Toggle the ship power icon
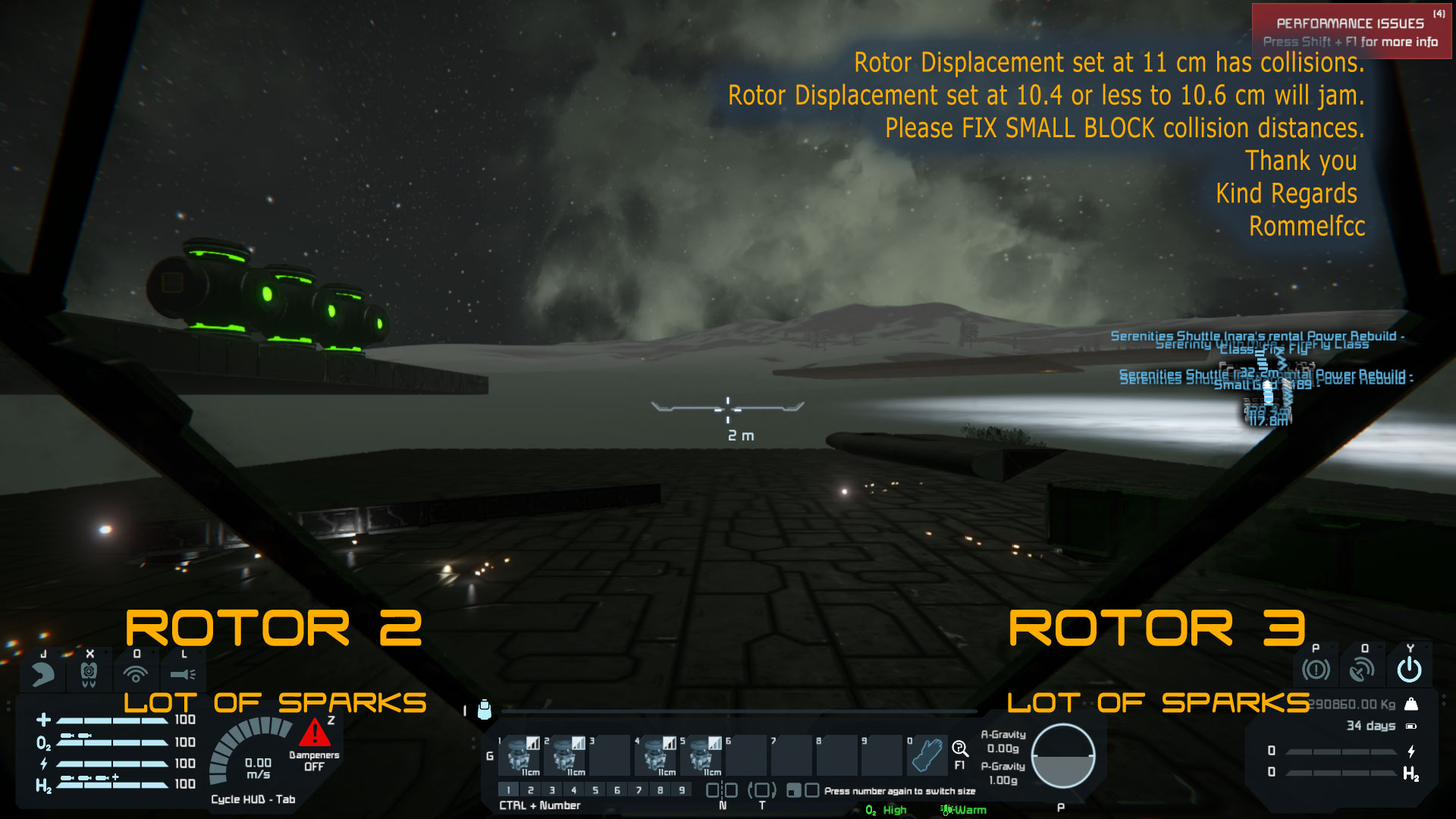1456x819 pixels. (x=1409, y=669)
